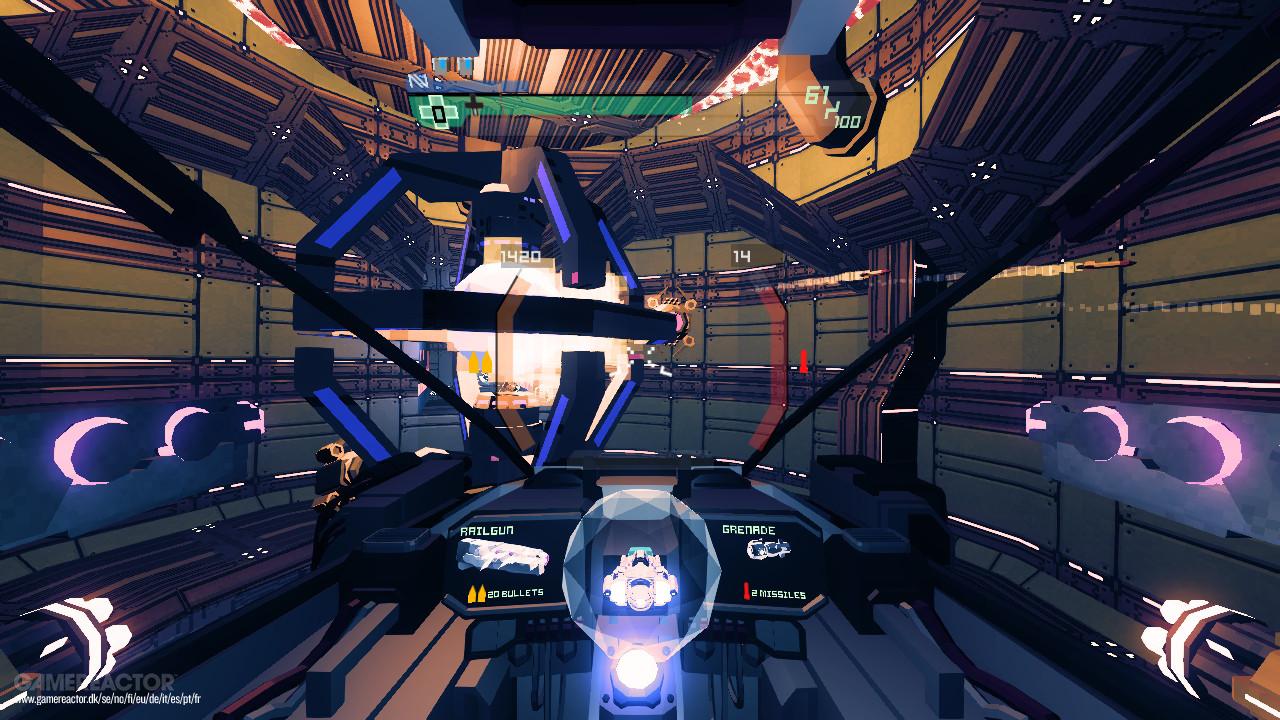Click the 20 BULLETS ammo label
Screen dimensions: 1280x720
tap(515, 591)
